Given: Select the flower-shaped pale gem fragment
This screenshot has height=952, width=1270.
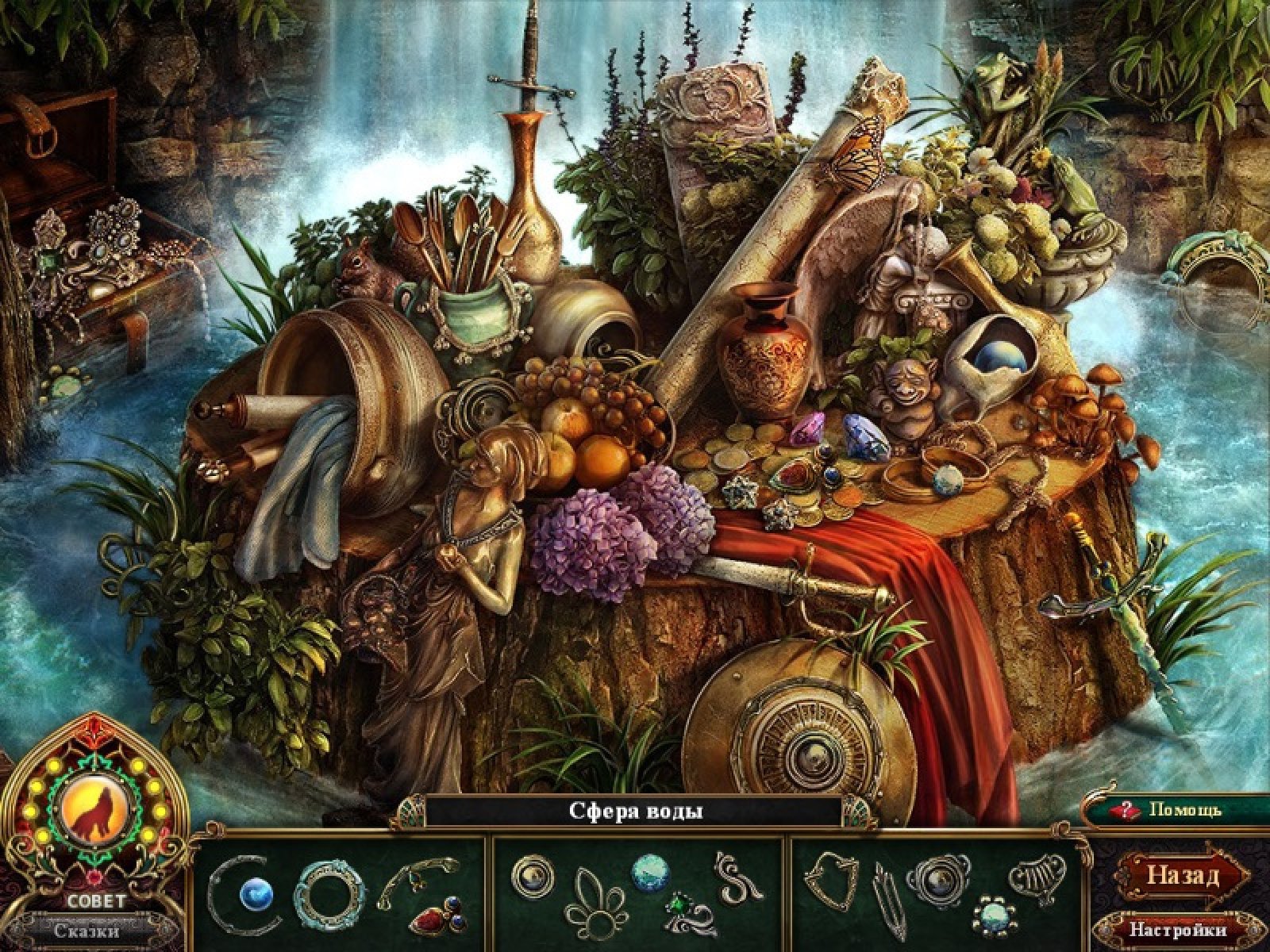Looking at the screenshot, I should [992, 919].
